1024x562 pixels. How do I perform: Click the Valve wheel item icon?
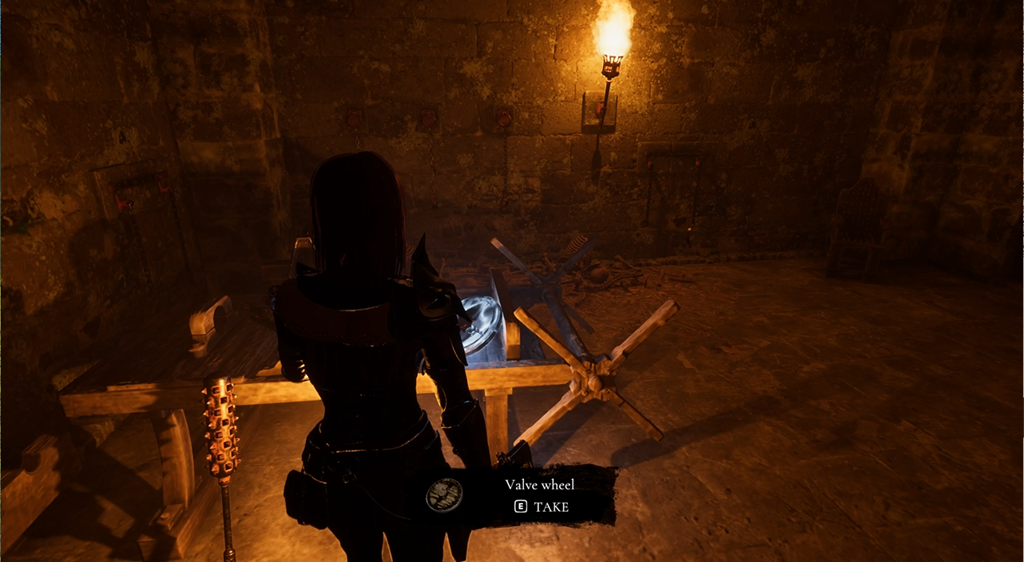point(445,495)
